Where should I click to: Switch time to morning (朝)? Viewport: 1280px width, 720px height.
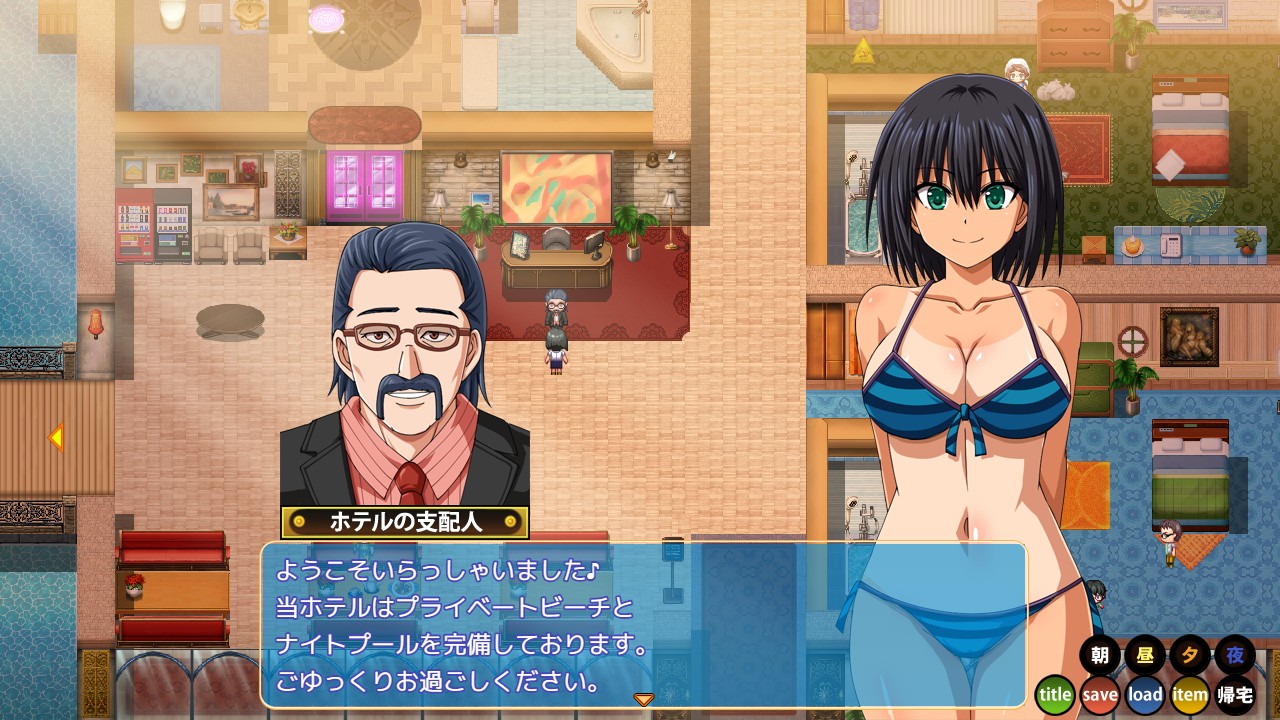tap(1100, 656)
